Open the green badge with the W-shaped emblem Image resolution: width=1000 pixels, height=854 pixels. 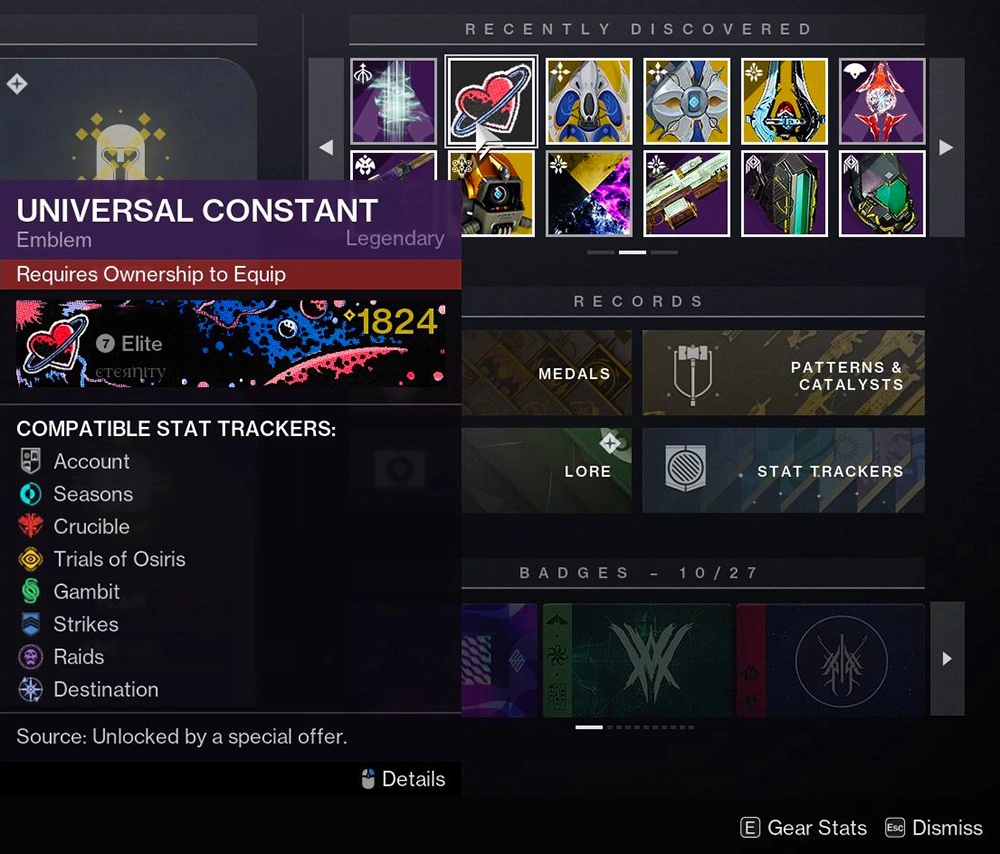(636, 659)
